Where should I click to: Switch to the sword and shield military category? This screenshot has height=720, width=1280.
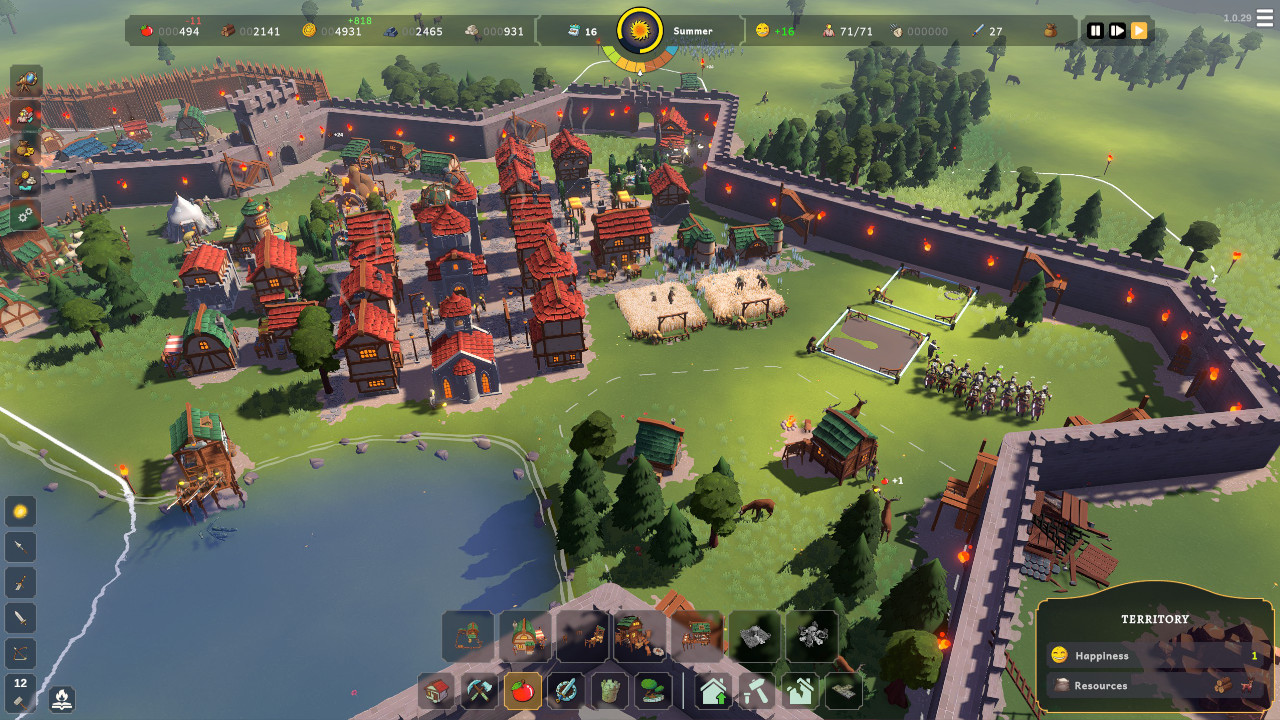point(566,691)
